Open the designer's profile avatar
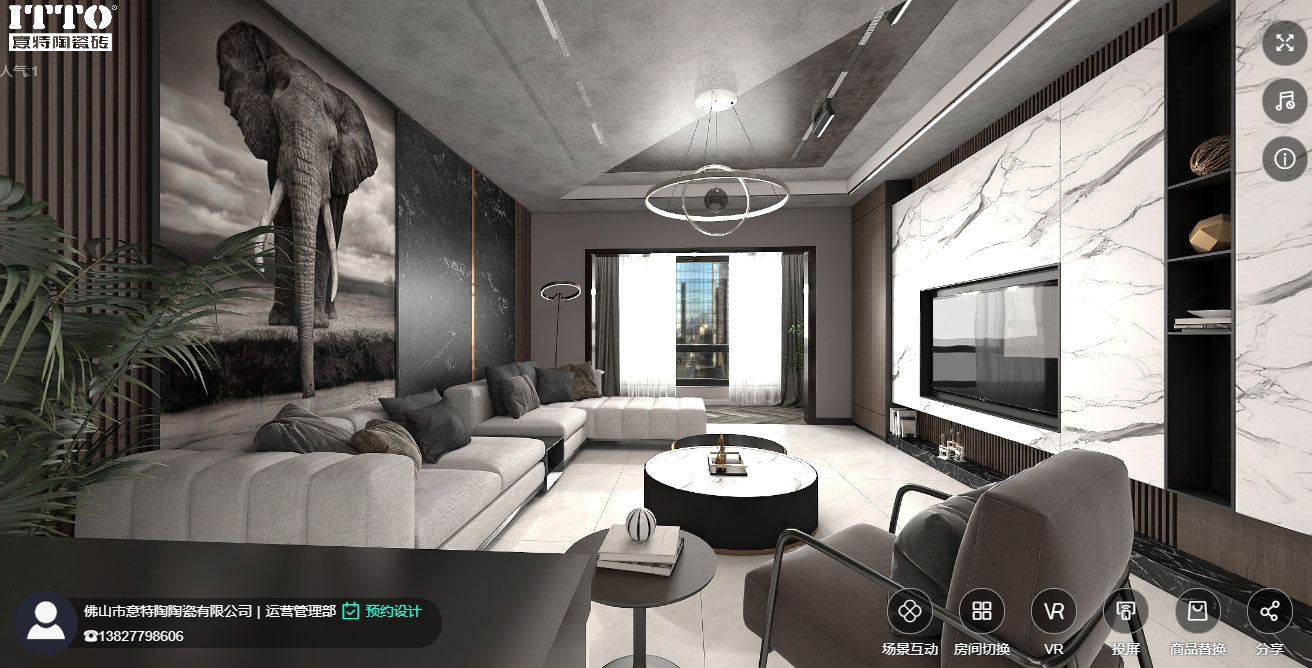Viewport: 1312px width, 668px height. point(45,621)
